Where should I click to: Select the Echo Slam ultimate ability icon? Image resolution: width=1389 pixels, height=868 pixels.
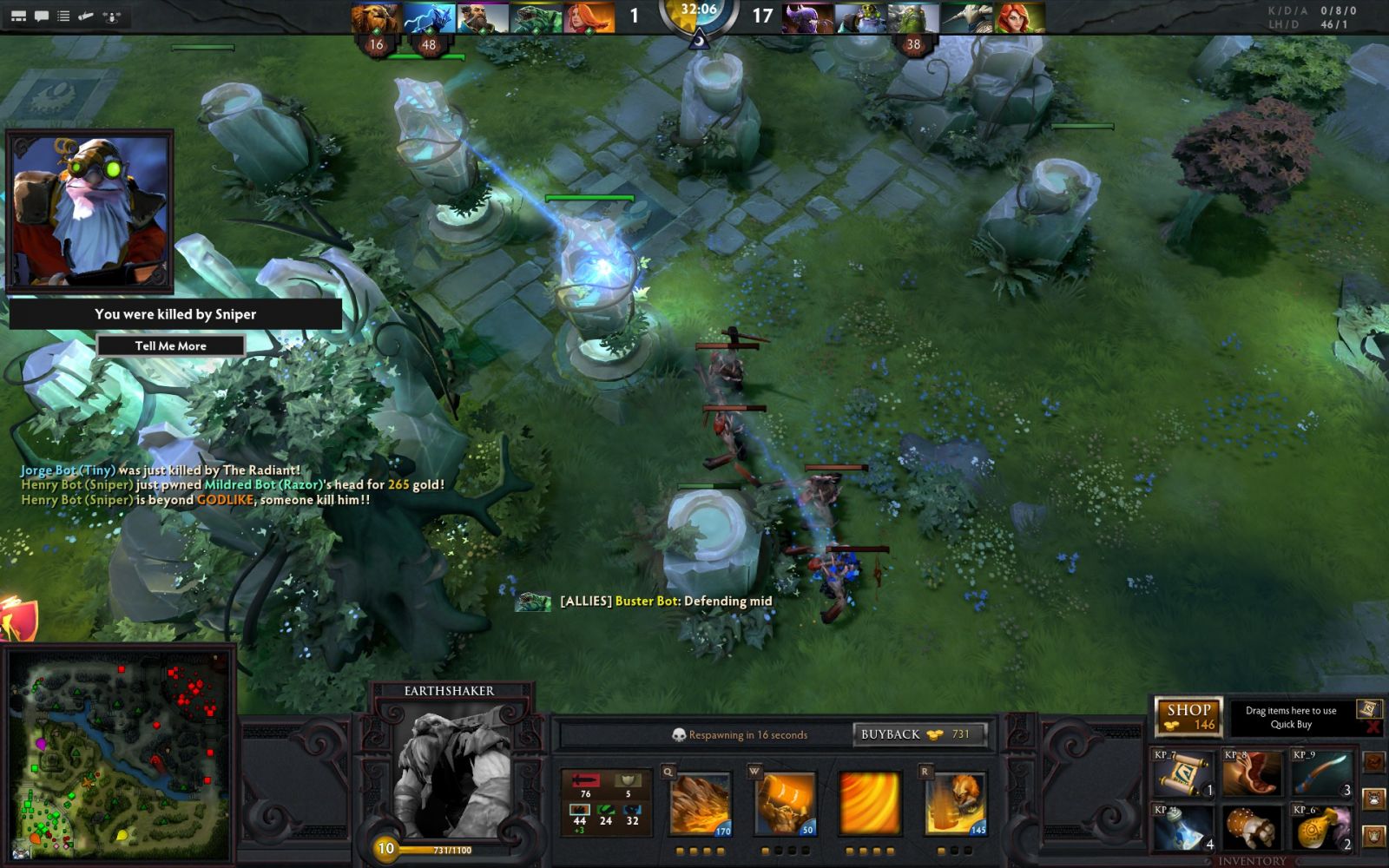point(956,805)
